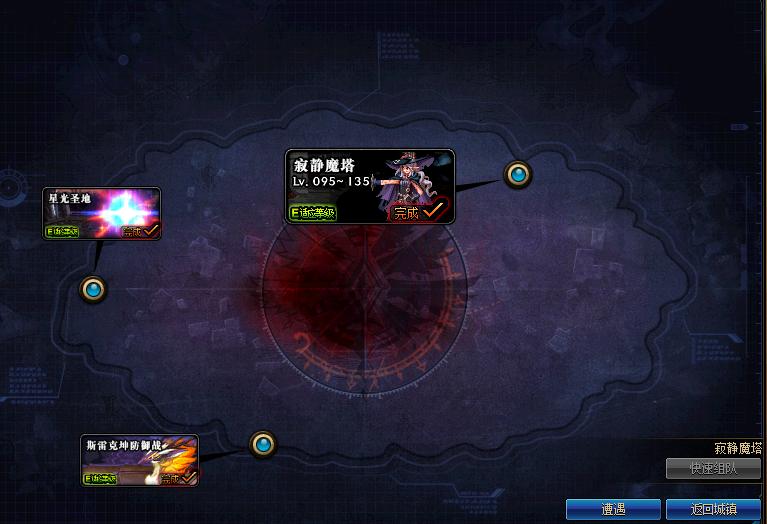Open the 遭遇 button
The height and width of the screenshot is (524, 767).
pyautogui.click(x=613, y=509)
